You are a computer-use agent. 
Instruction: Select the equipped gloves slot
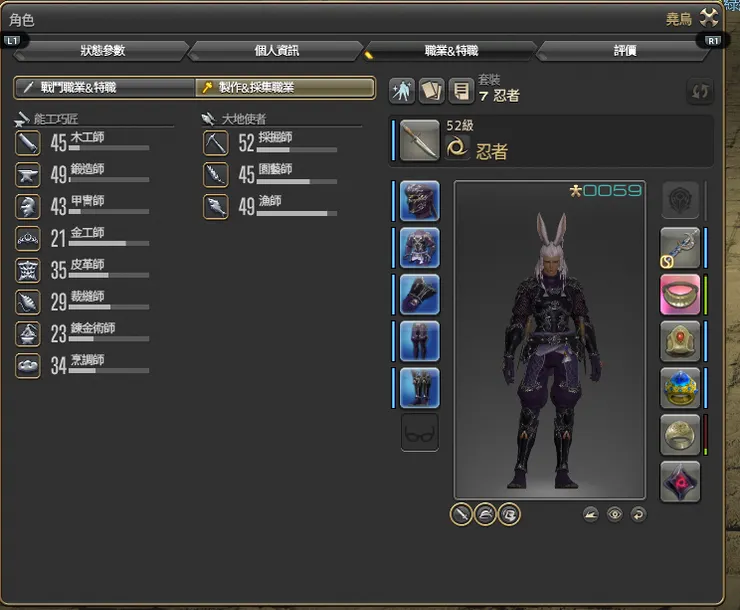tap(419, 294)
